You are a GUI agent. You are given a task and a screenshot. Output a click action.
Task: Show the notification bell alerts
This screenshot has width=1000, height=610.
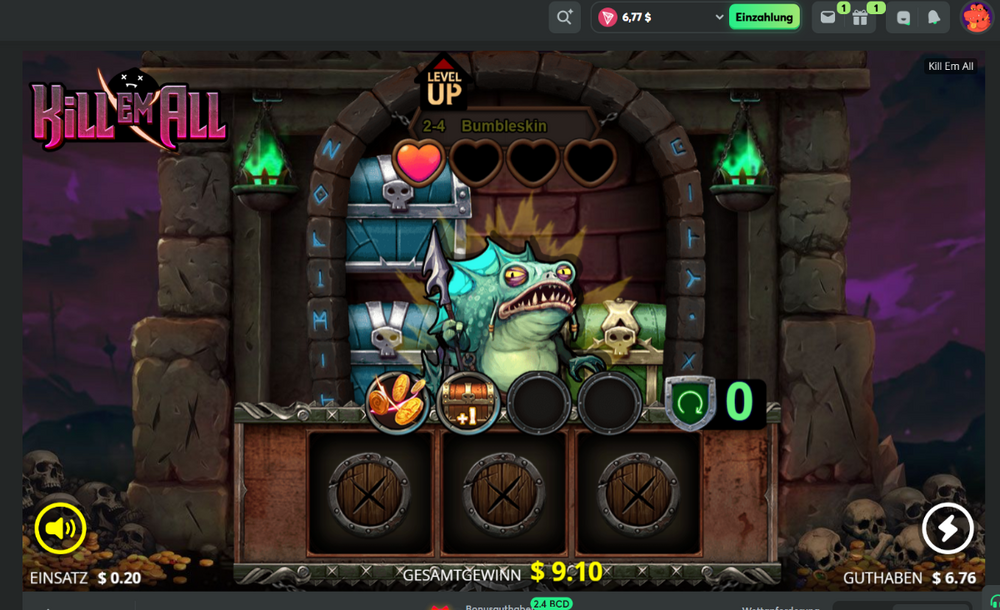tap(934, 17)
